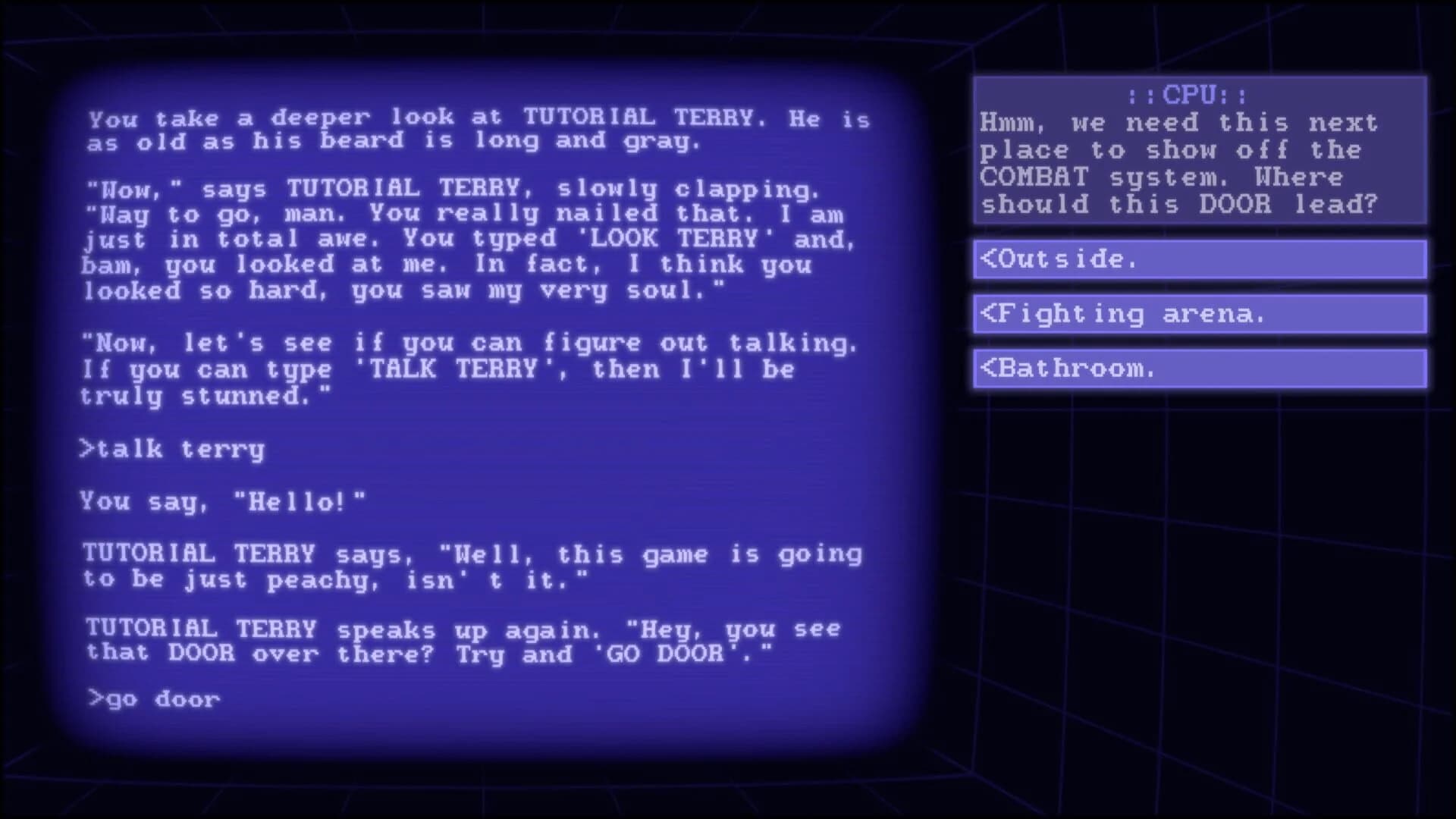Select the ::CPU:: panel header

pos(1187,96)
